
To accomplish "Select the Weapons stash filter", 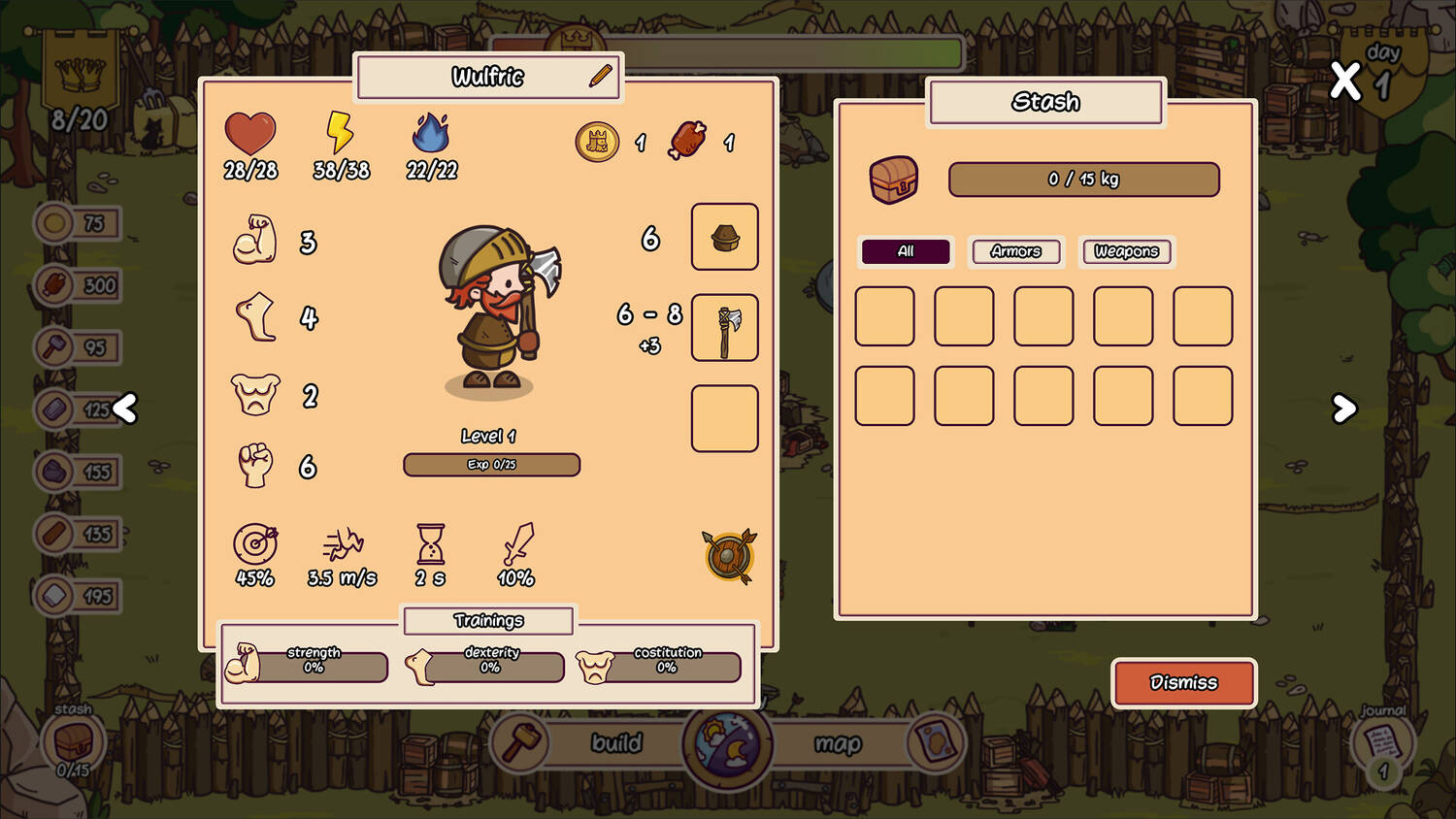I will coord(1126,251).
